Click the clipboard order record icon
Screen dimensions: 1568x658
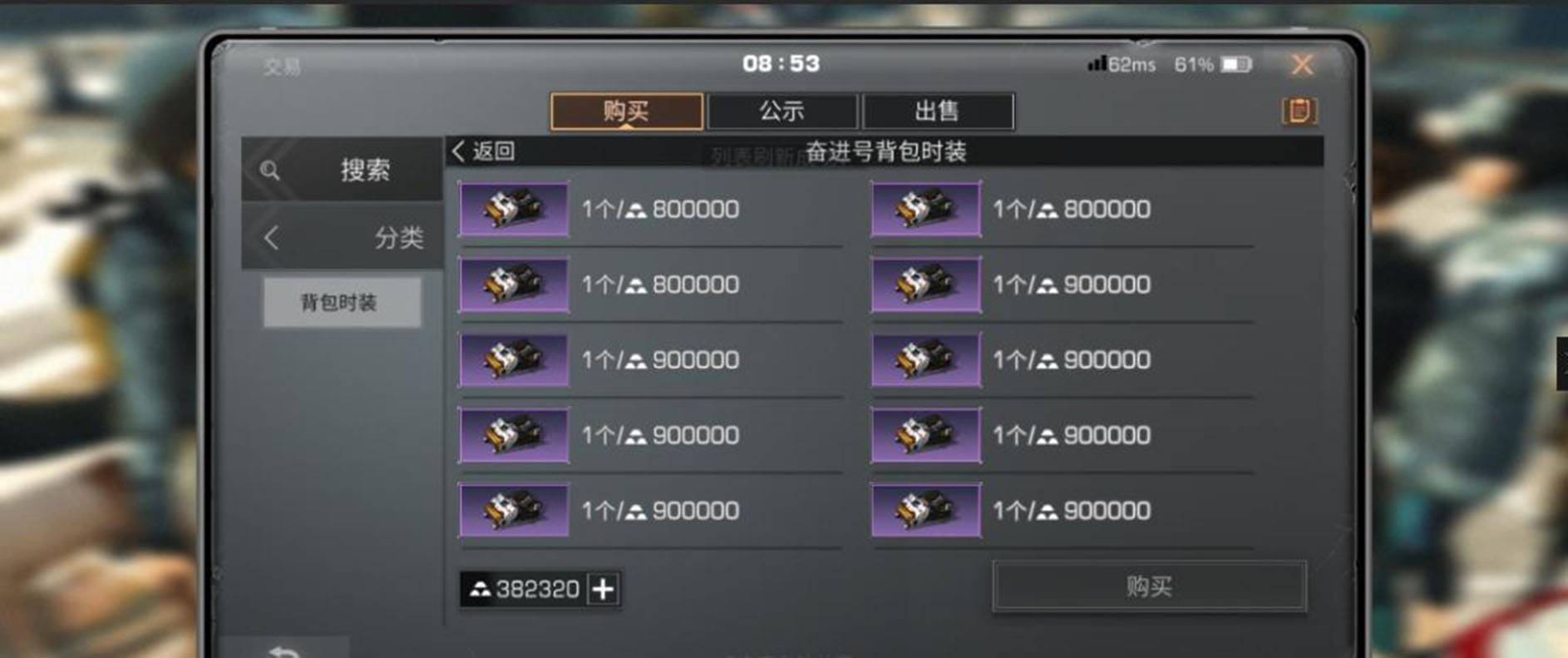[1299, 111]
